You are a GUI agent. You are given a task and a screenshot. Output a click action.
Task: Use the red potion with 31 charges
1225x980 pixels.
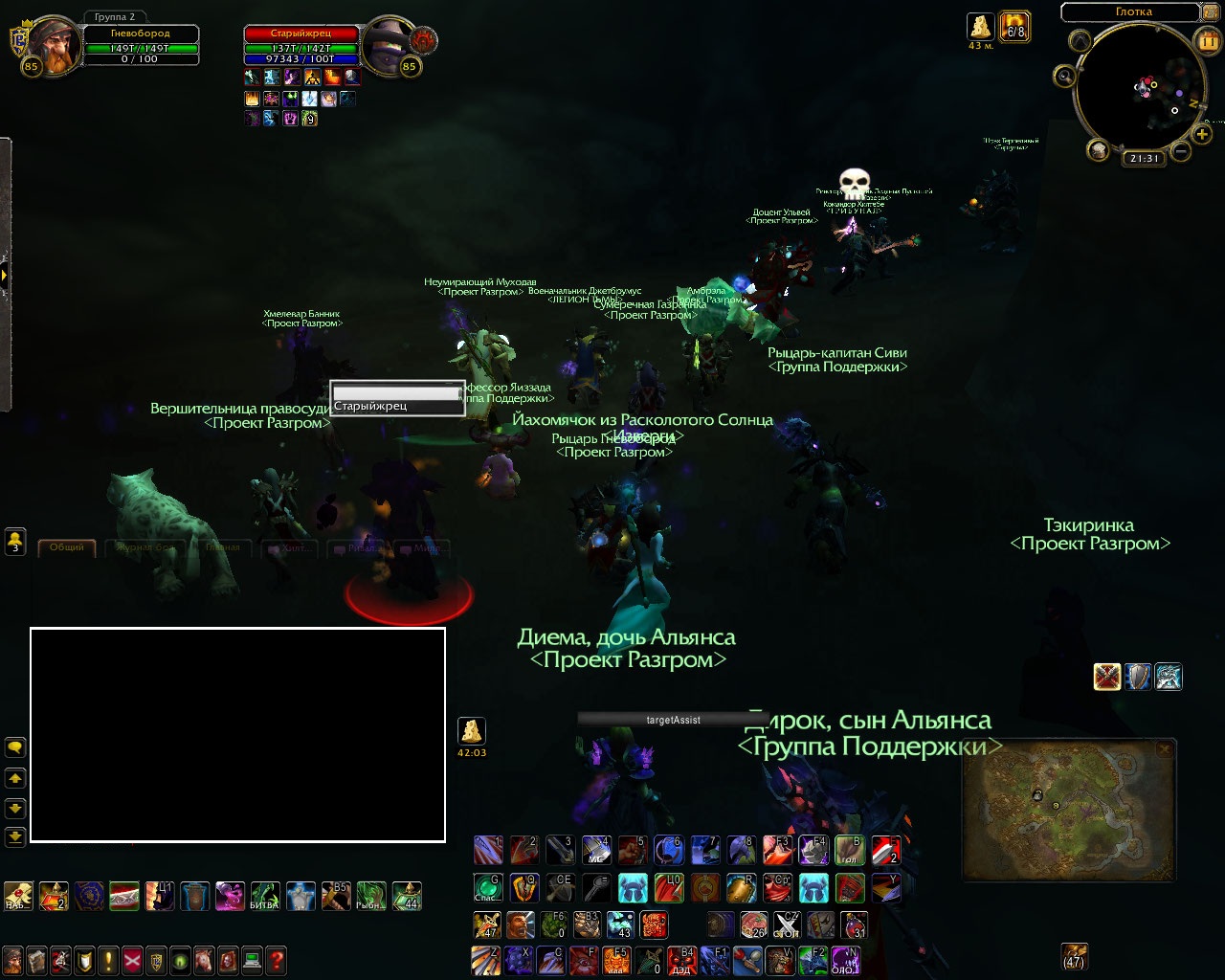(x=854, y=925)
